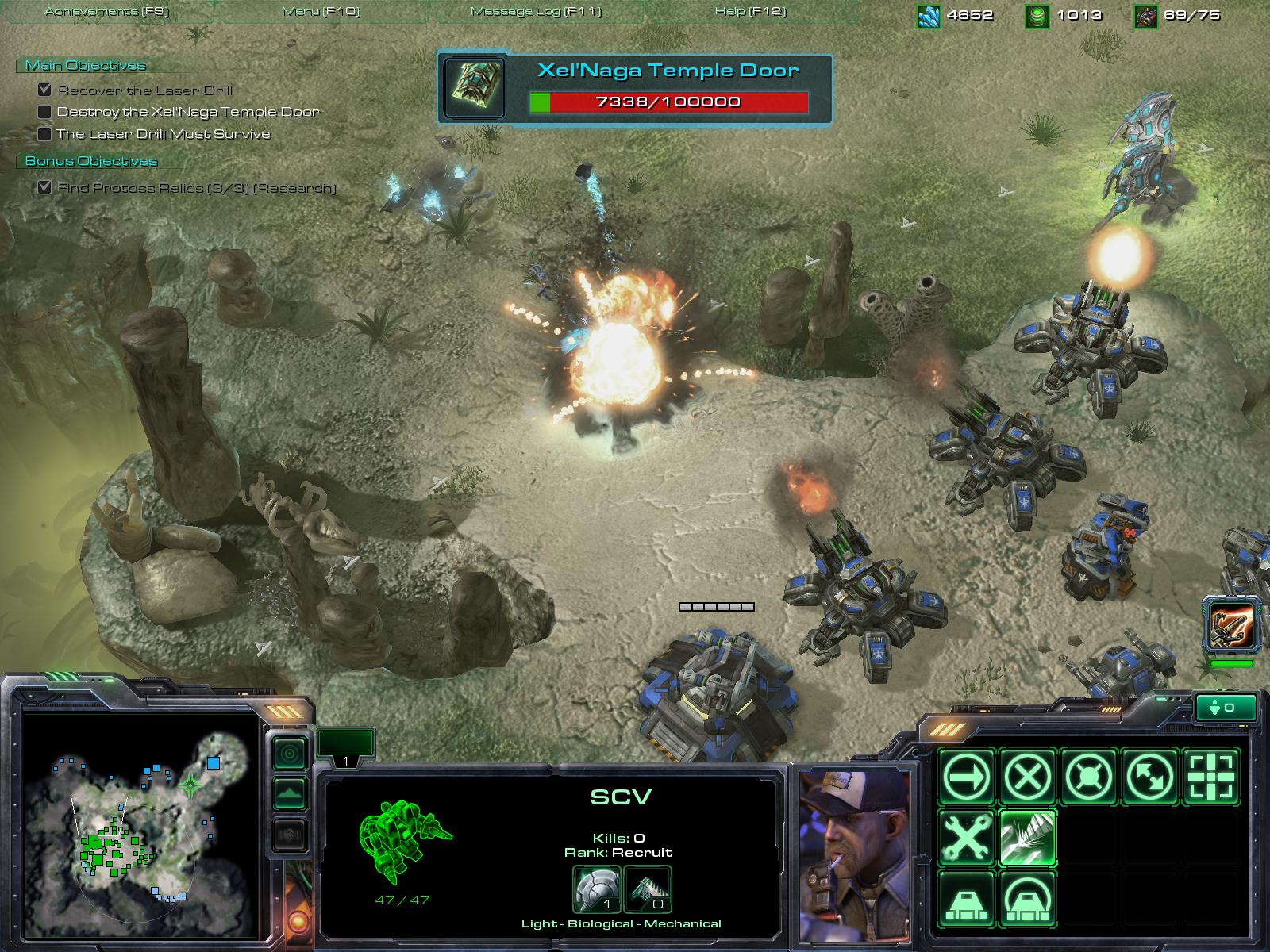This screenshot has height=952, width=1270.
Task: Click the Main Objectives header
Action: click(x=86, y=66)
